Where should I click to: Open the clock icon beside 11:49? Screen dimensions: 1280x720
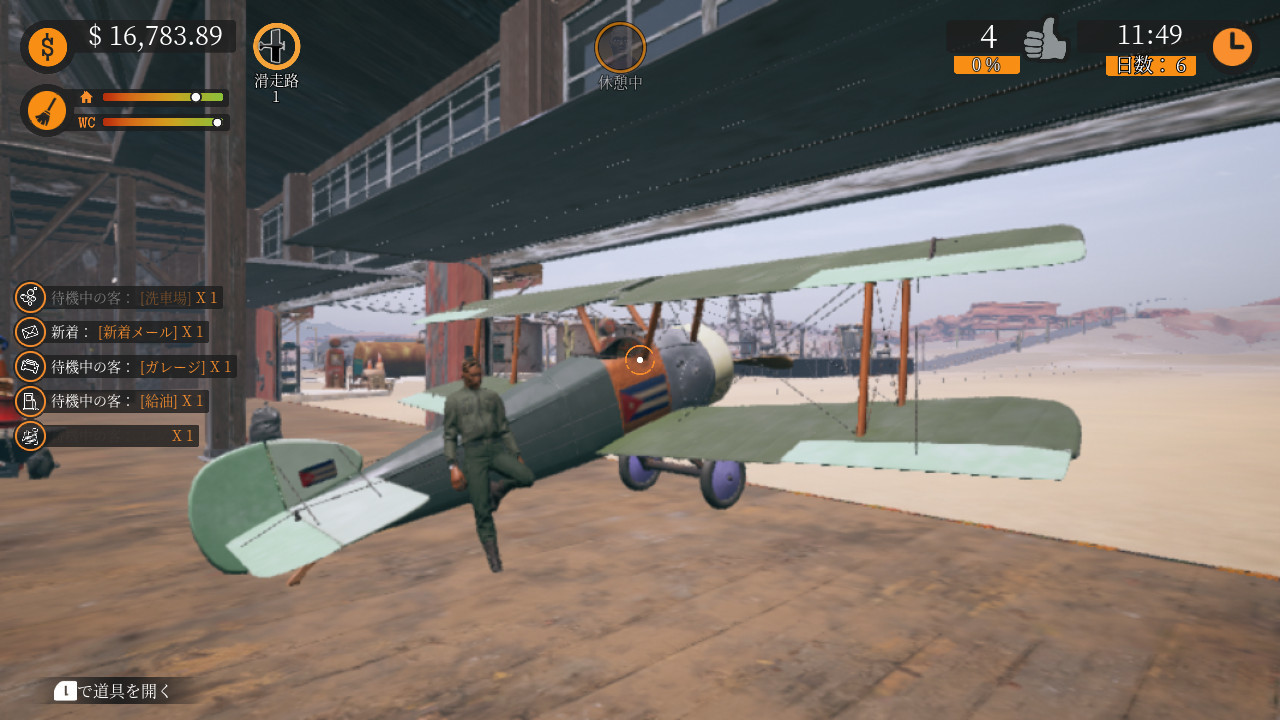[1232, 45]
